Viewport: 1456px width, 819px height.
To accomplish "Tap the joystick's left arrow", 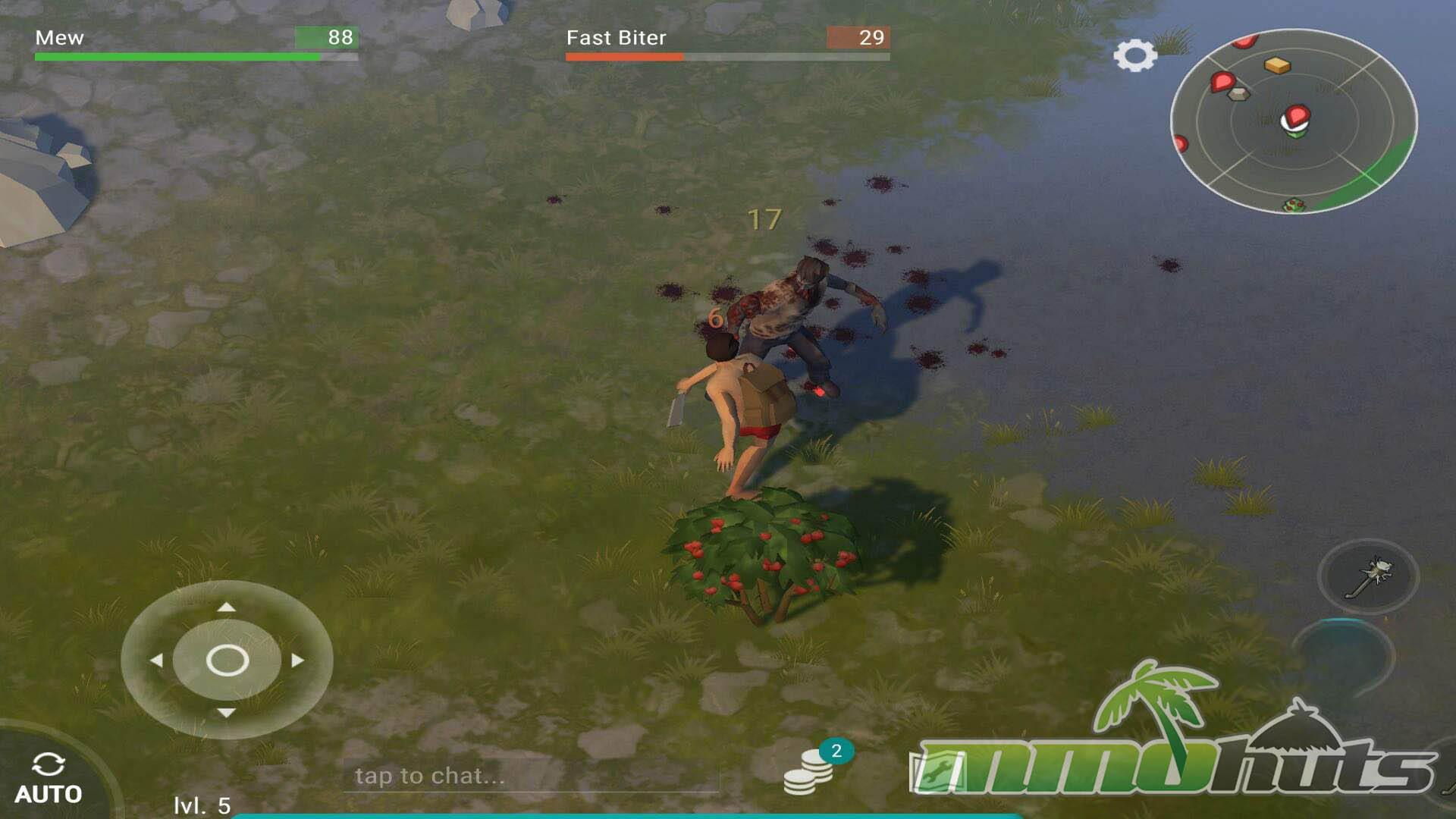I will (156, 661).
